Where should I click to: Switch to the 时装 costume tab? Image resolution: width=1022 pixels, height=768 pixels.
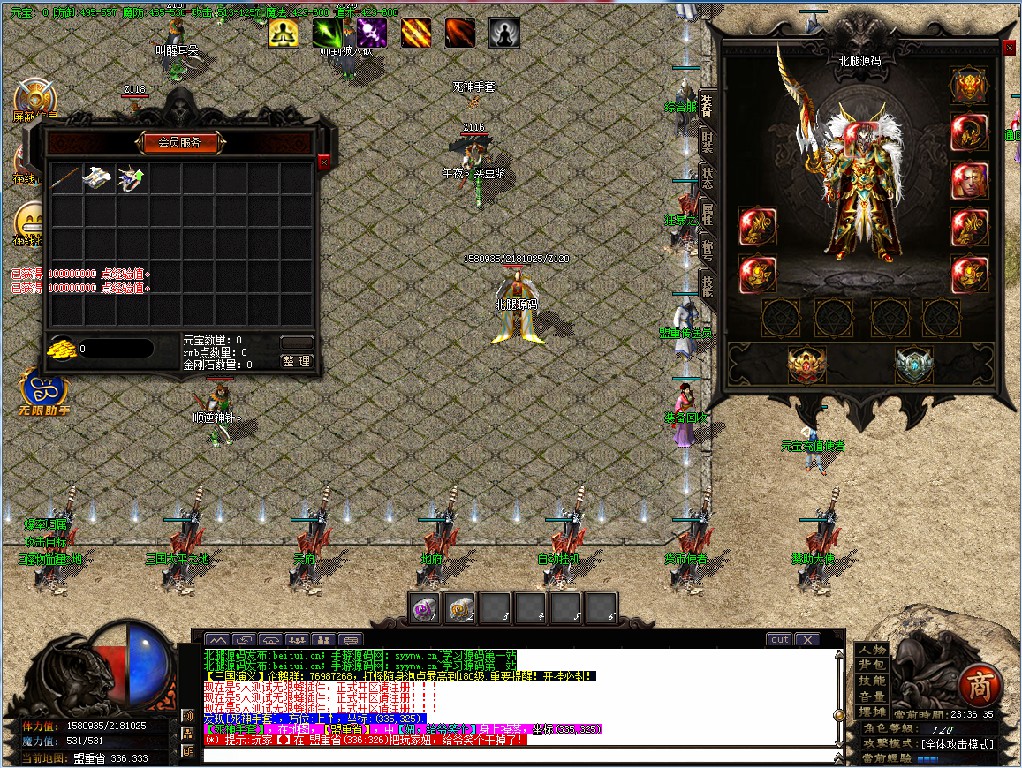point(707,141)
